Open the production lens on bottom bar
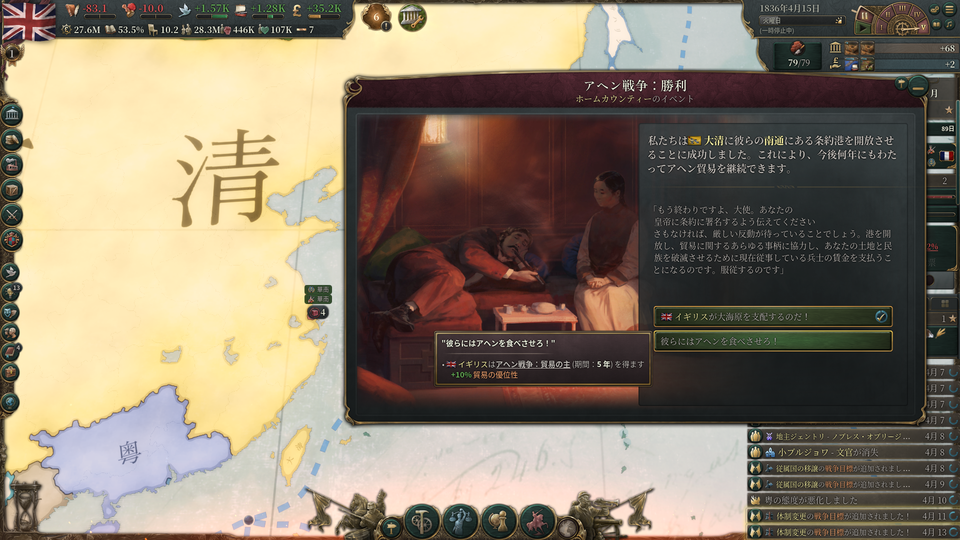The height and width of the screenshot is (540, 960). [x=422, y=521]
